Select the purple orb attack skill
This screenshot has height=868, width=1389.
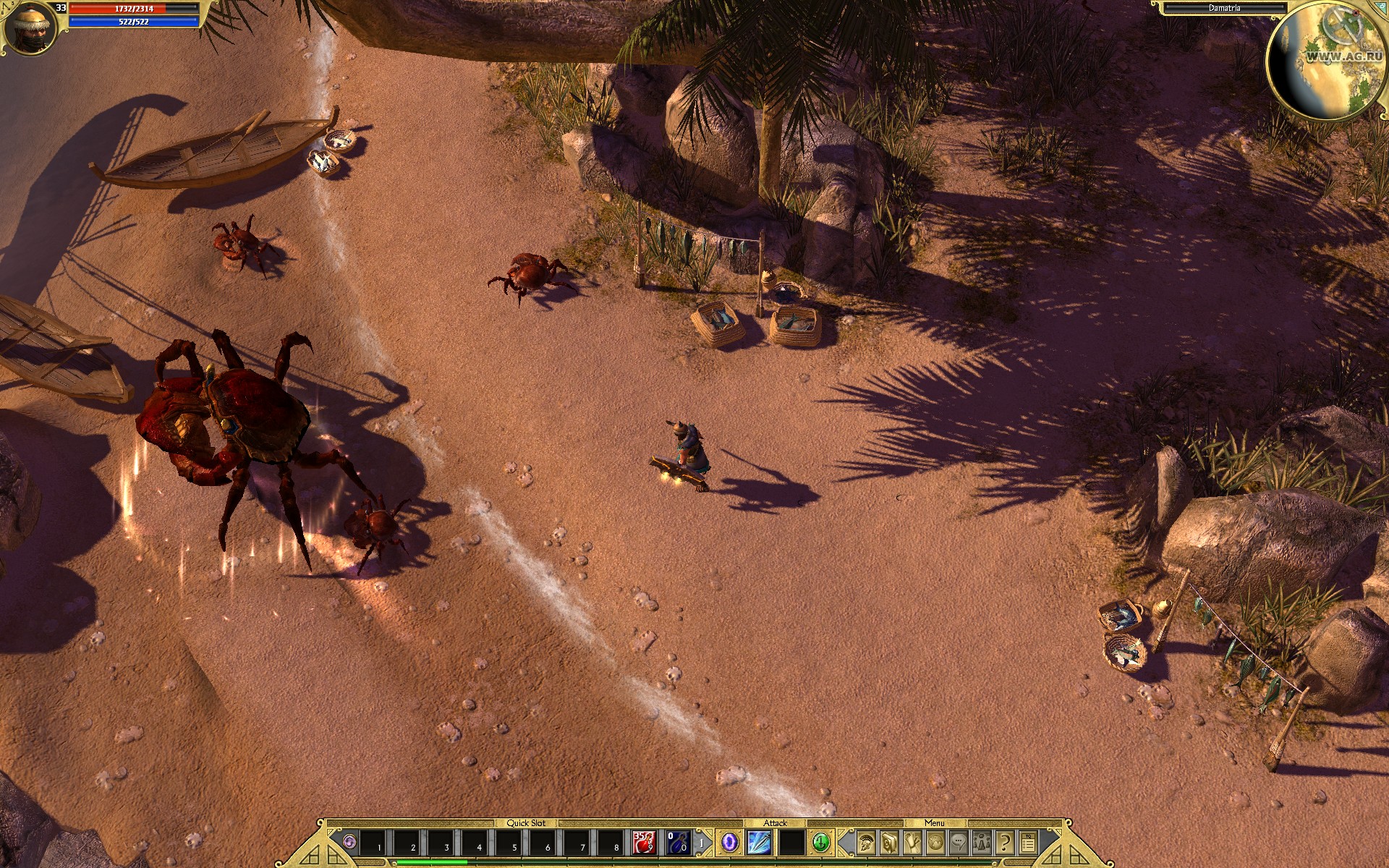tap(730, 843)
